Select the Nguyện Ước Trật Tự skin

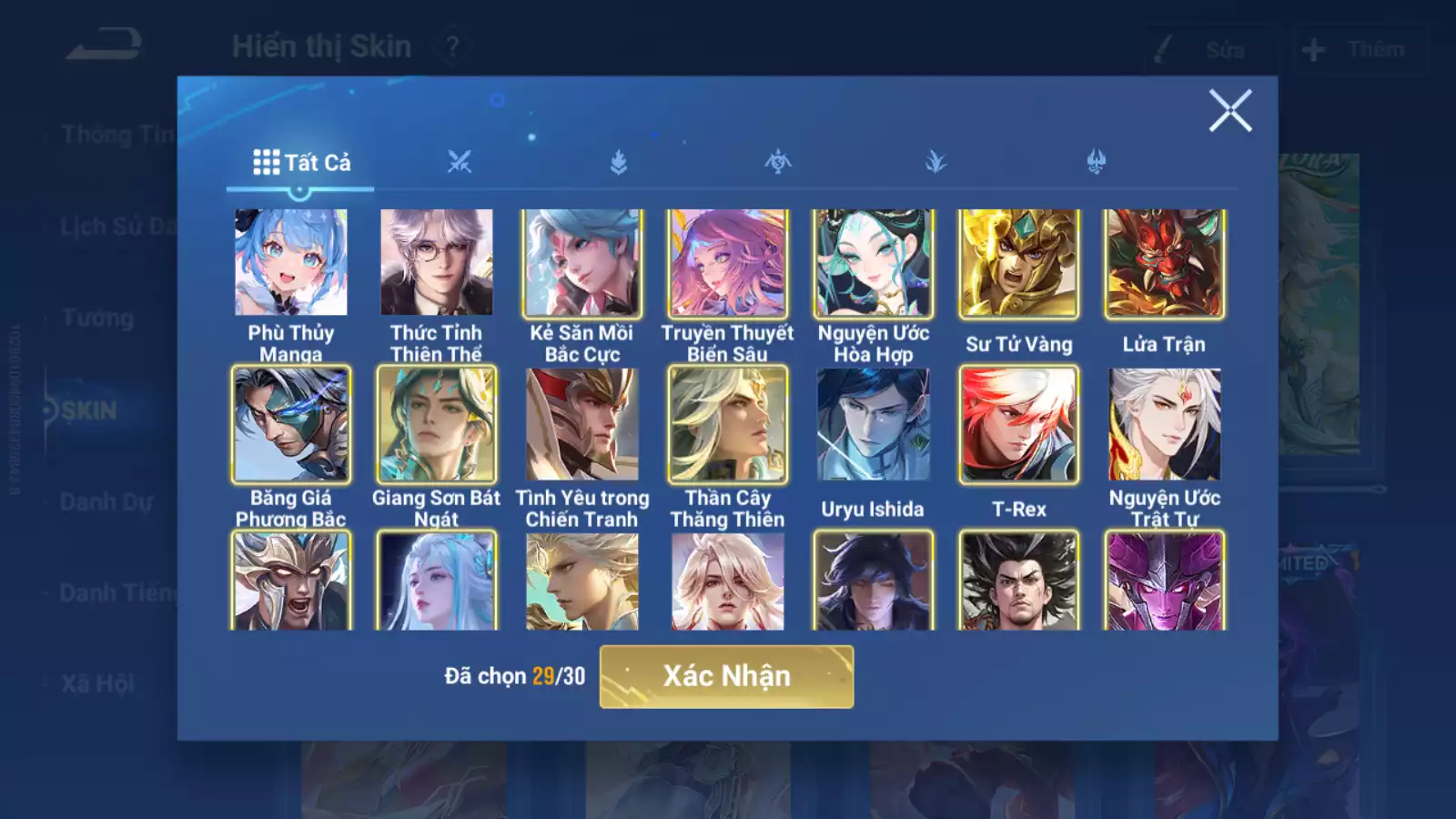click(1165, 424)
